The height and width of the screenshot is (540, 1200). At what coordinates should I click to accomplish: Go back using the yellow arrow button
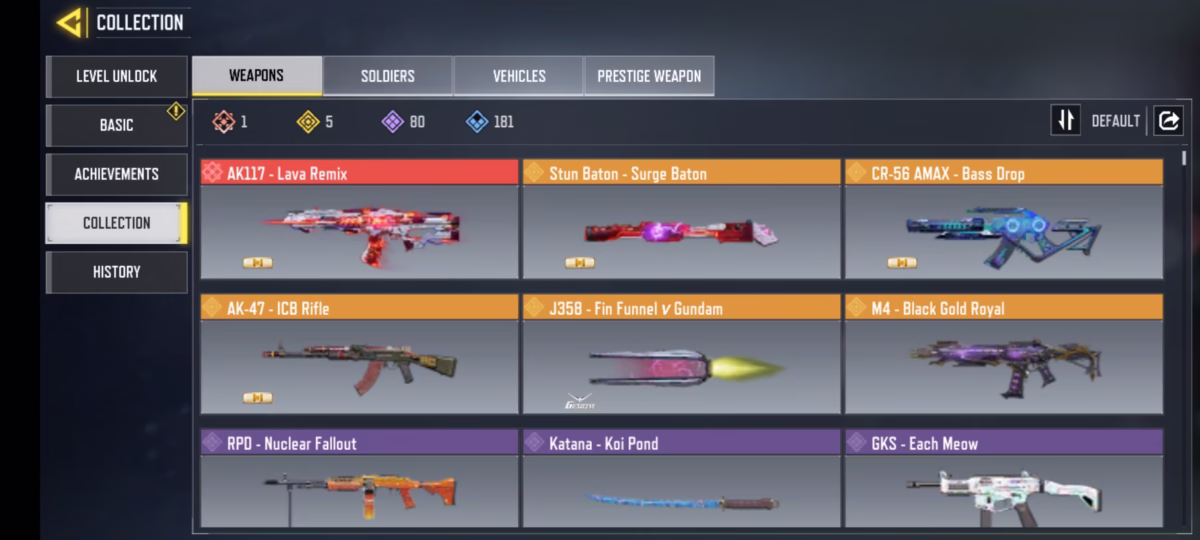coord(69,22)
